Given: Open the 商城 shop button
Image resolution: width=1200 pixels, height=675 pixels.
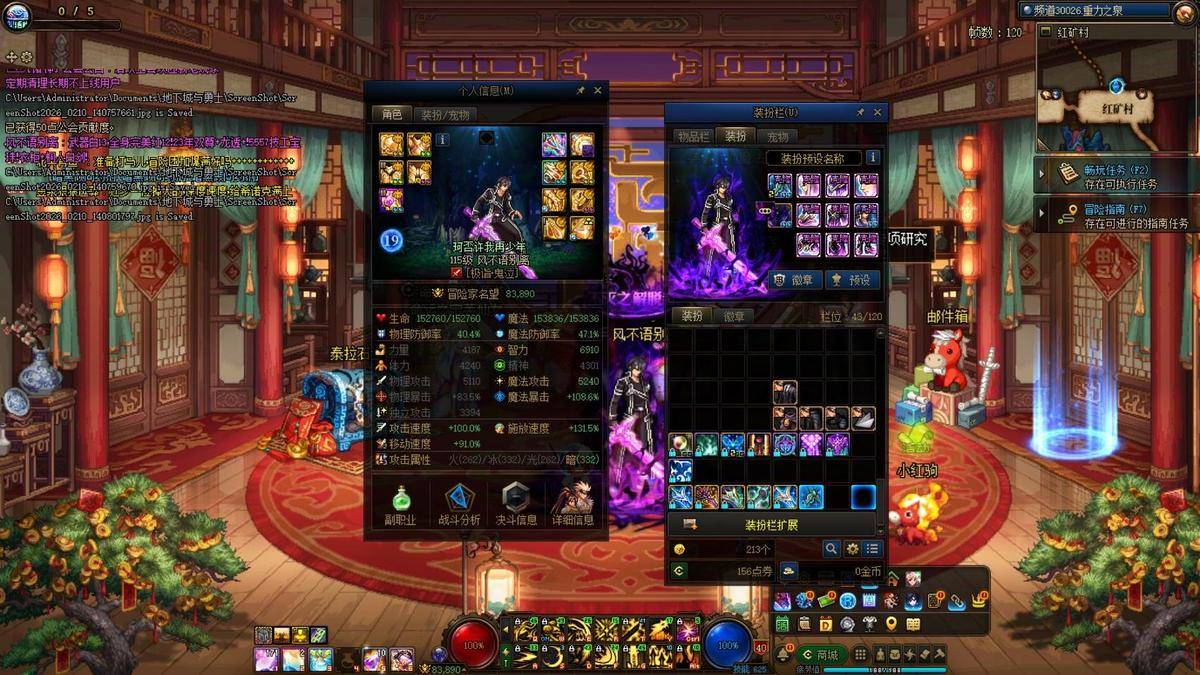Looking at the screenshot, I should 820,654.
